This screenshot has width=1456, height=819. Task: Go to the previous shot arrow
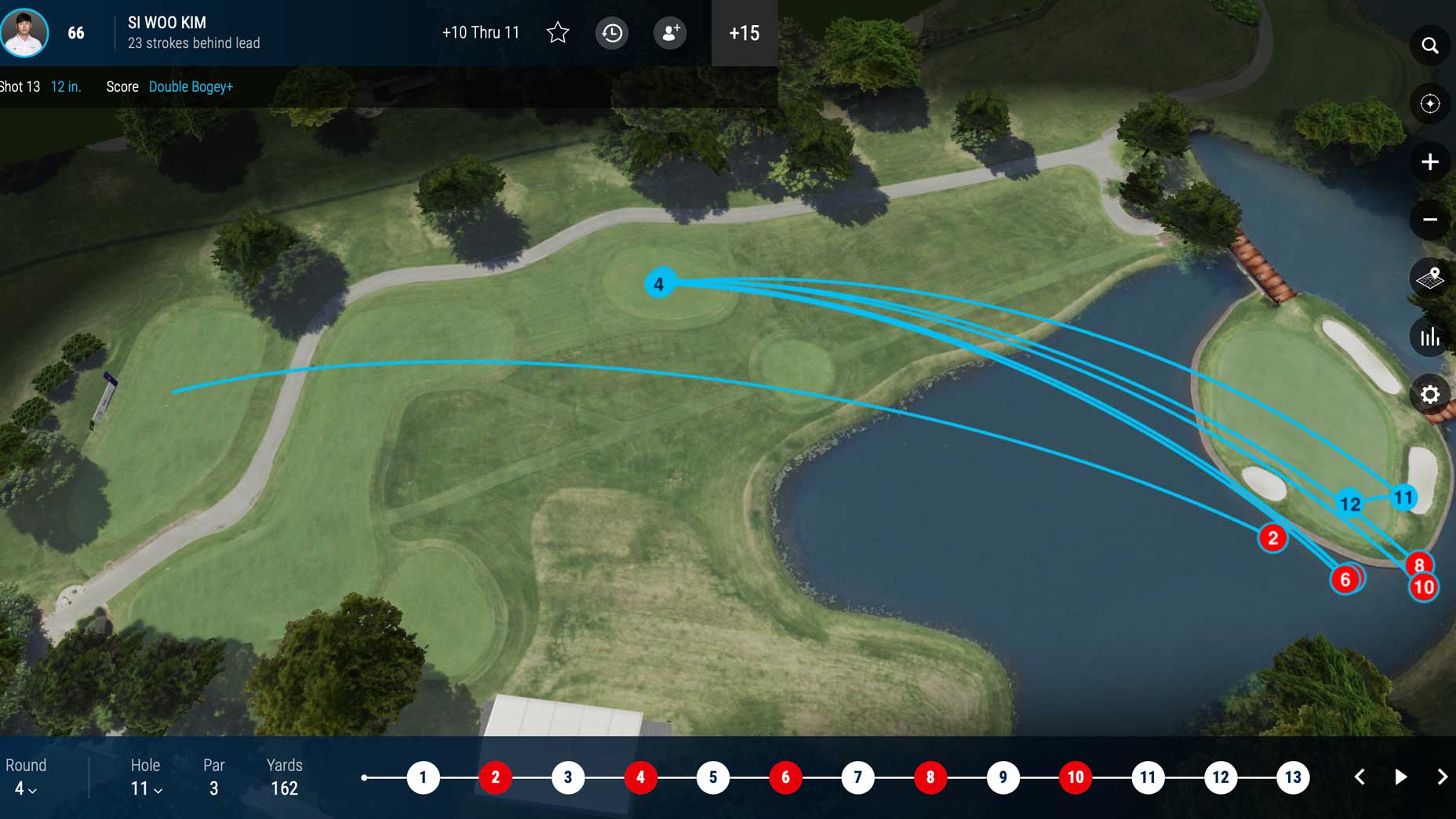[1360, 777]
